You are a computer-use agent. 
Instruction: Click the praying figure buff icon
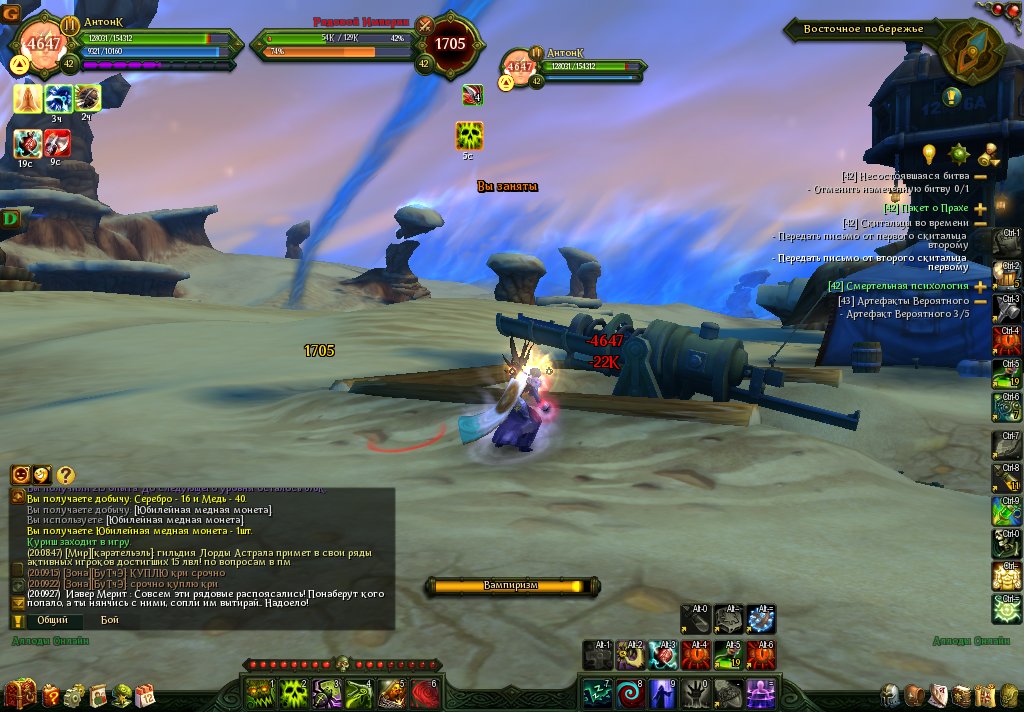(x=28, y=98)
